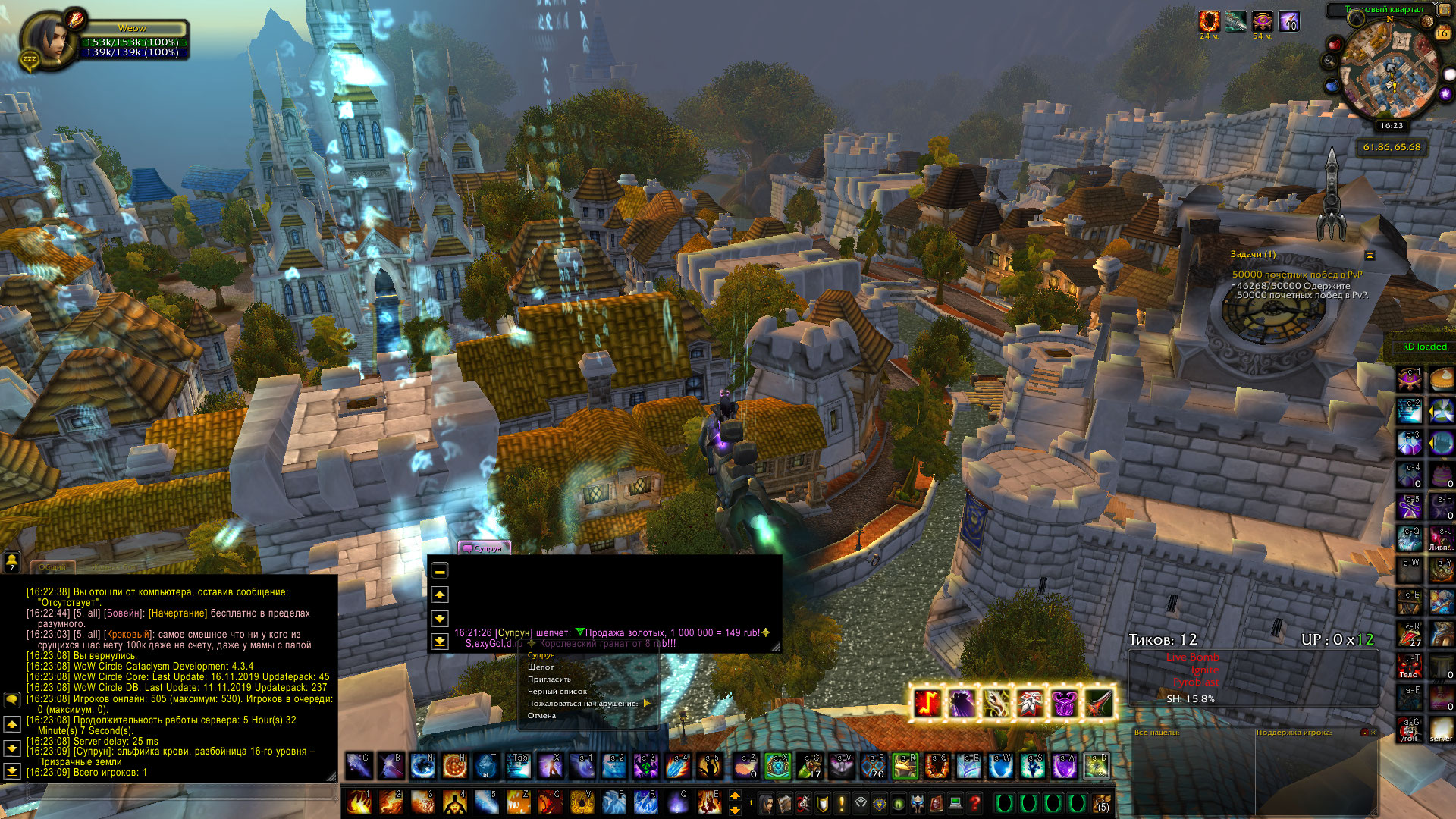This screenshot has width=1456, height=819.
Task: Select "Пригласить" to invite the player
Action: pos(549,679)
